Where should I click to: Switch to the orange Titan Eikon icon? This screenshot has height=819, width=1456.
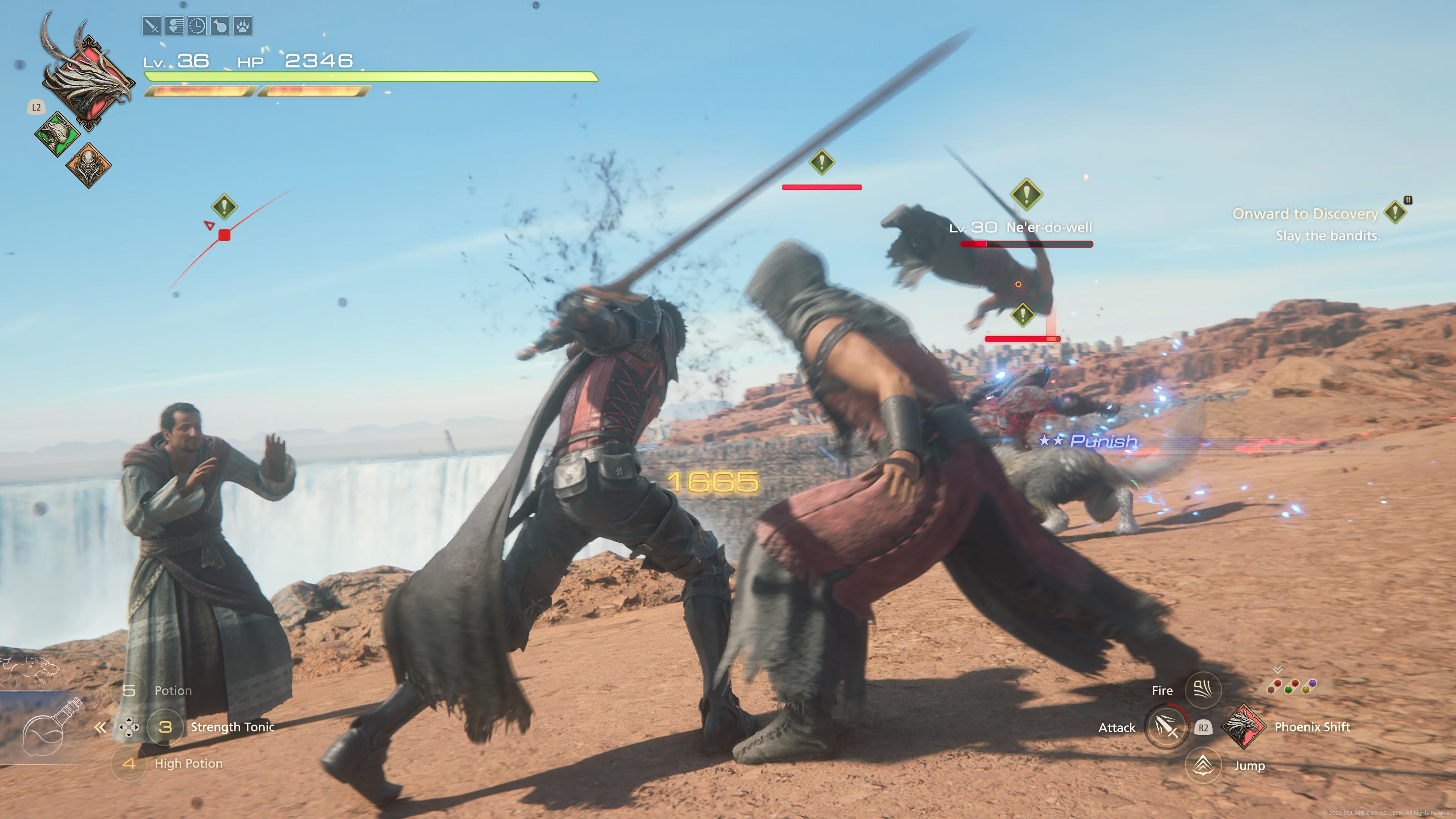click(x=89, y=165)
